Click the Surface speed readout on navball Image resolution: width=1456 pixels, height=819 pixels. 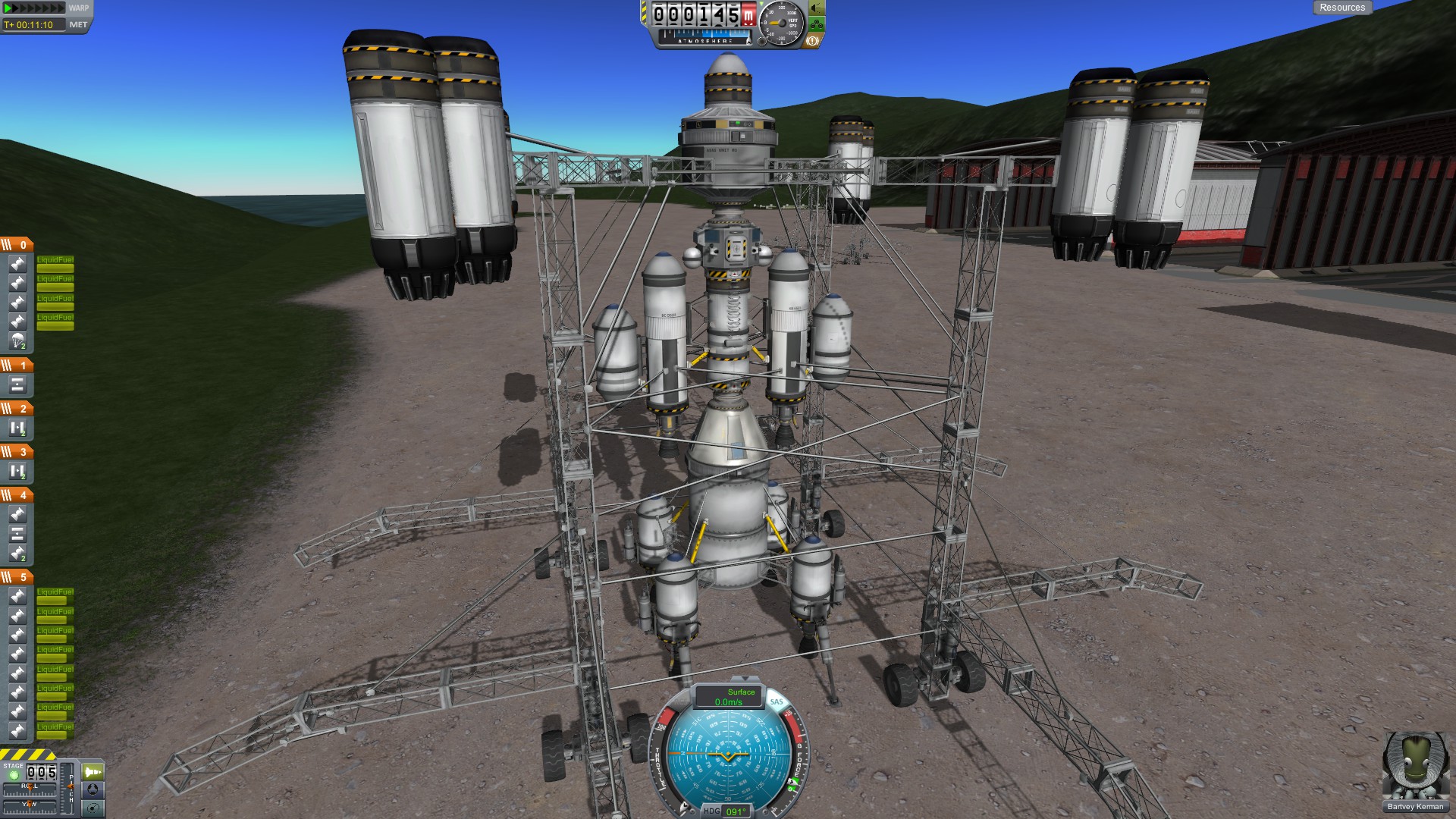coord(729,697)
